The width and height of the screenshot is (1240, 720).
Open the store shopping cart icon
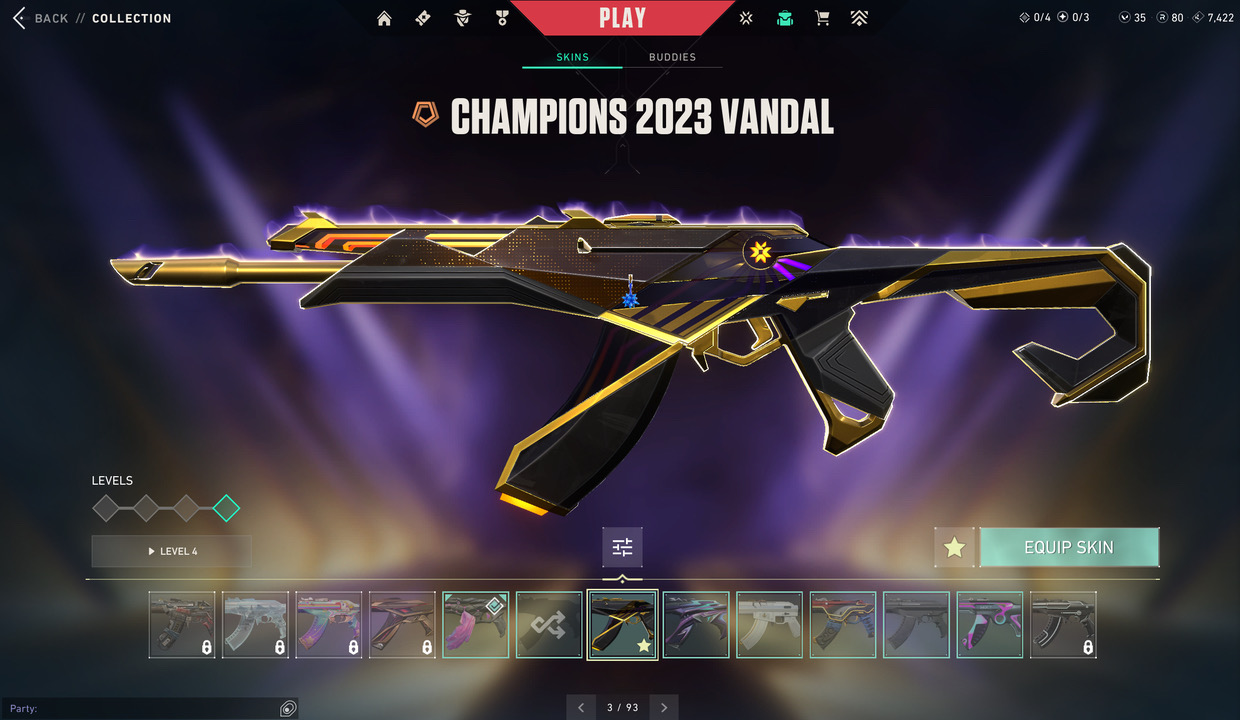tap(822, 18)
